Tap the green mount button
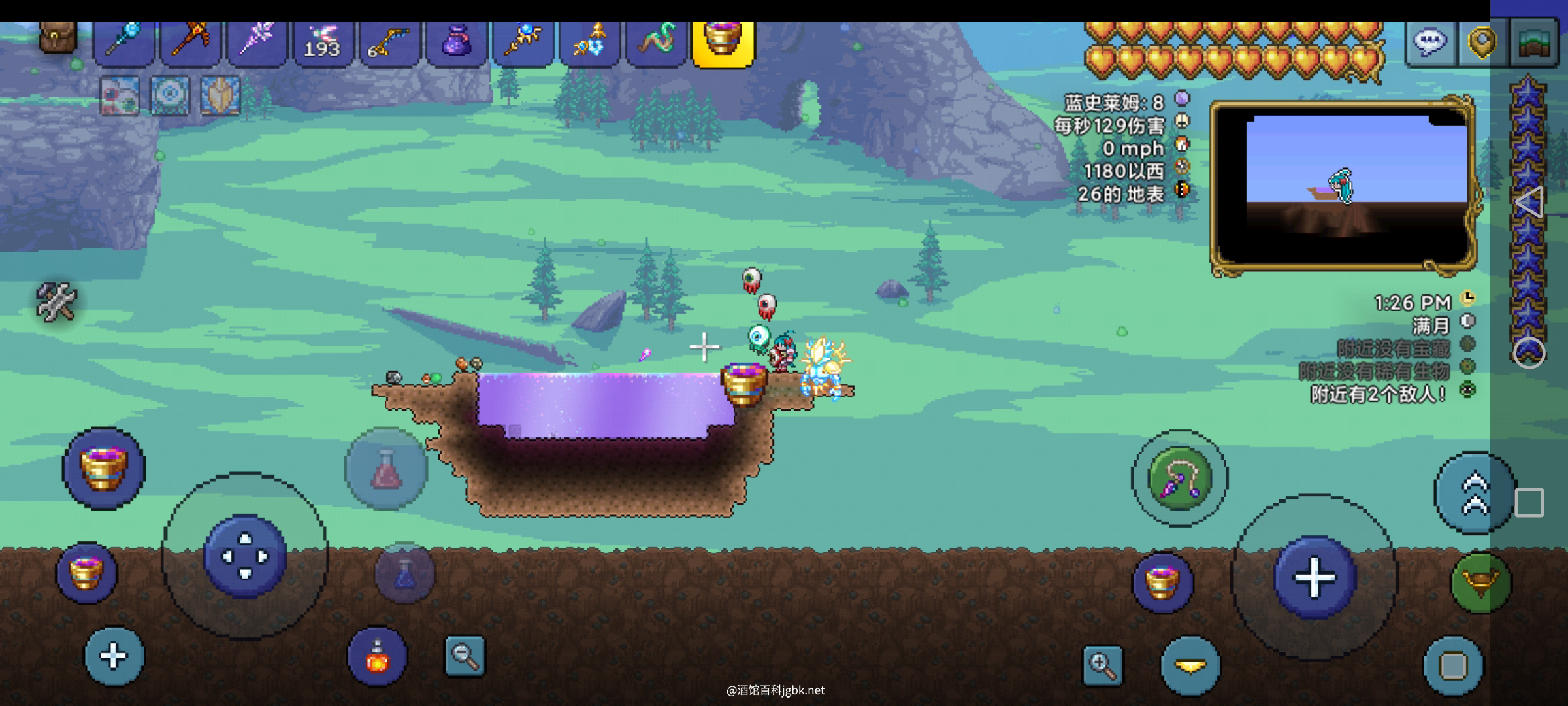This screenshot has height=706, width=1568. [1480, 582]
